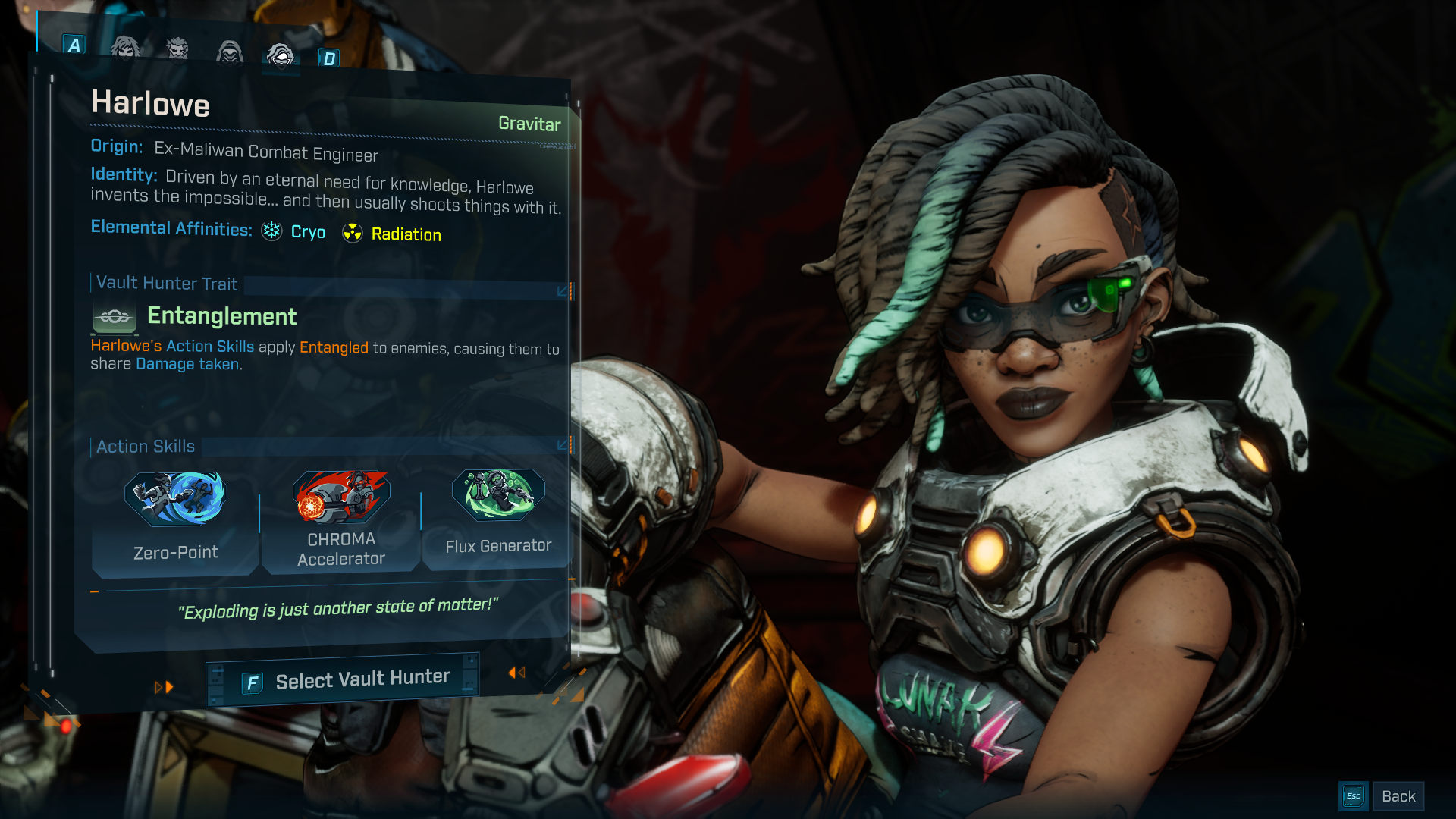The height and width of the screenshot is (819, 1456).
Task: Select the Zero-Point action skill icon
Action: click(175, 498)
